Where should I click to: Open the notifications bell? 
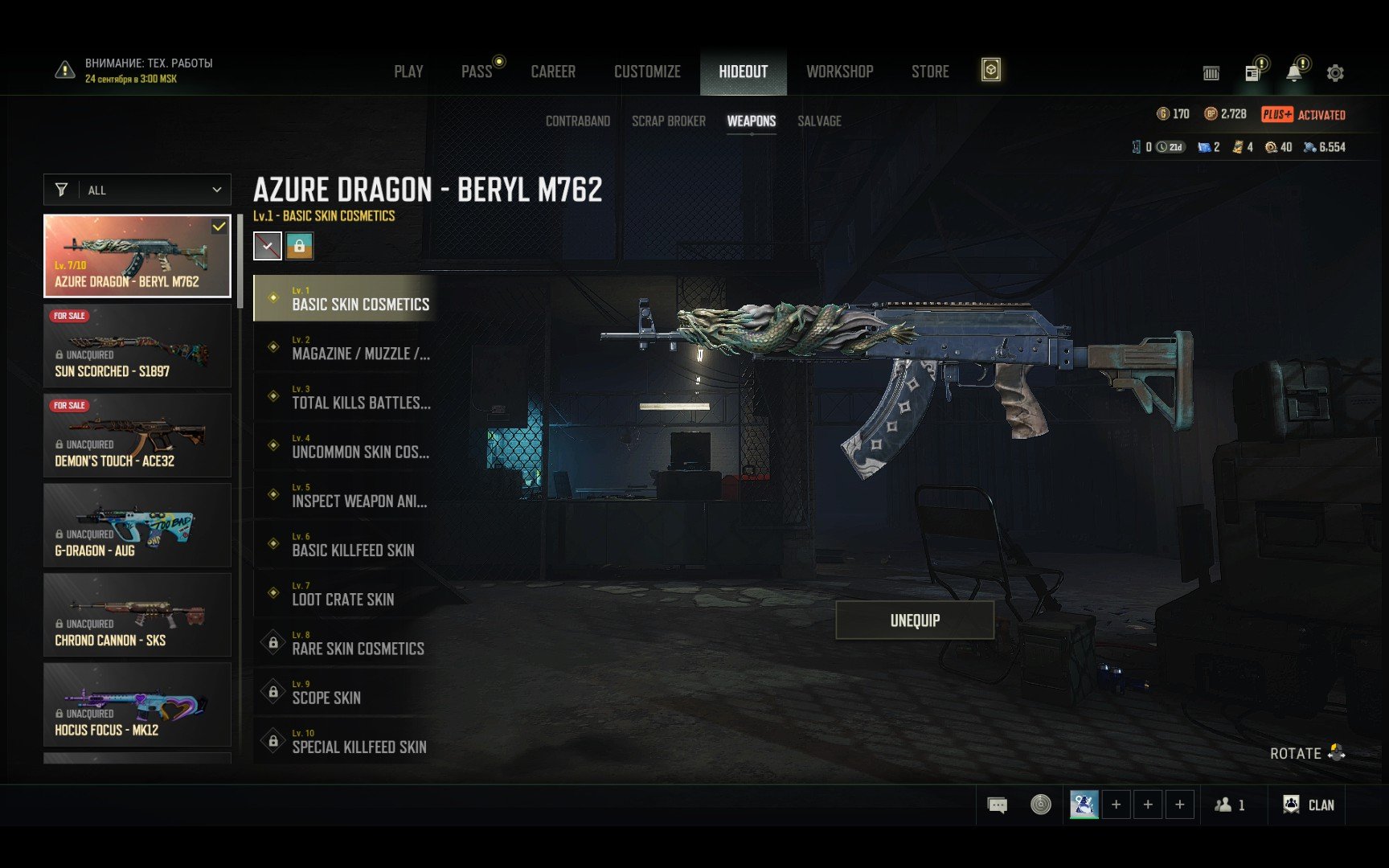point(1294,73)
